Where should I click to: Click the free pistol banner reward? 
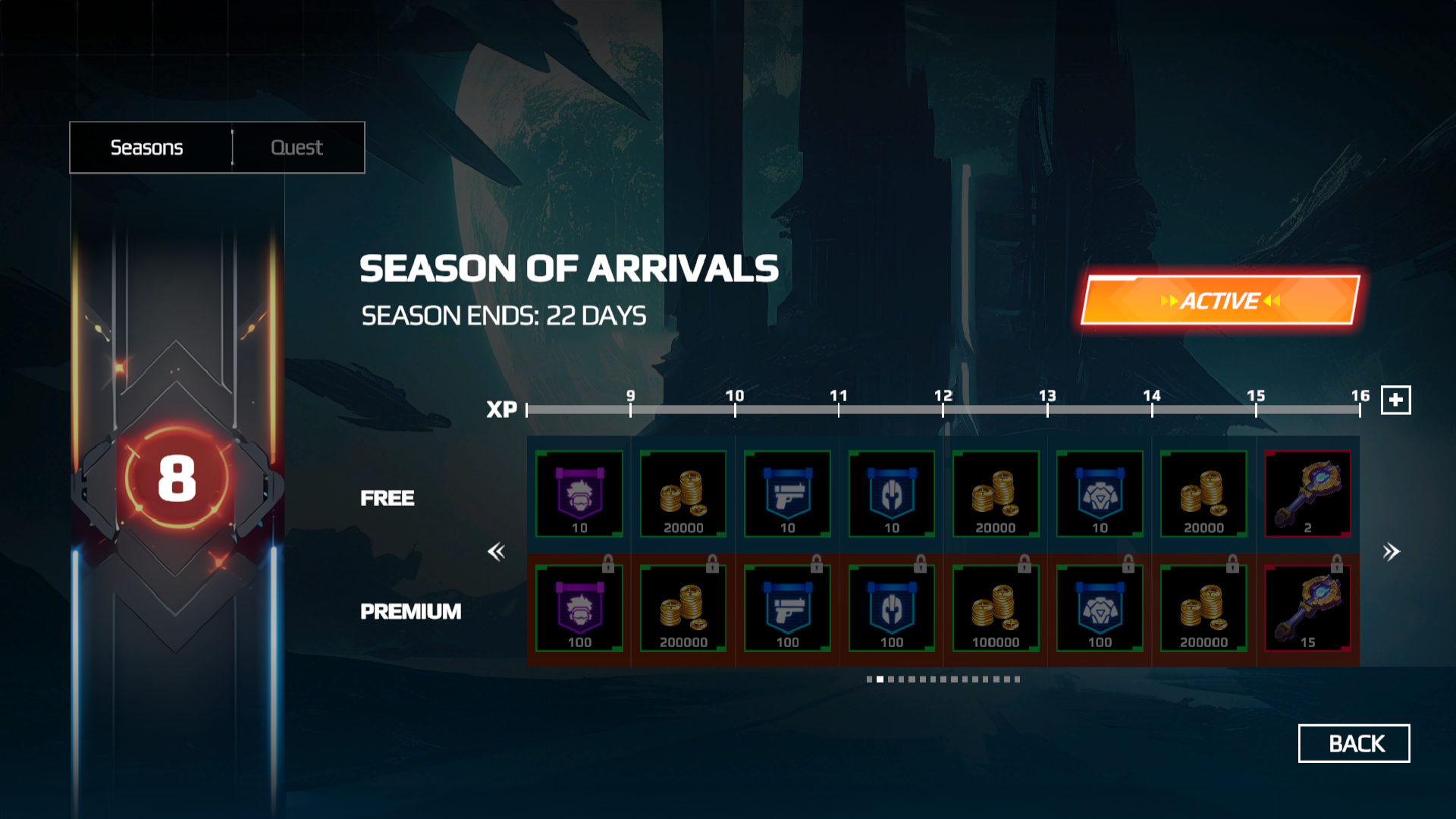pos(787,494)
